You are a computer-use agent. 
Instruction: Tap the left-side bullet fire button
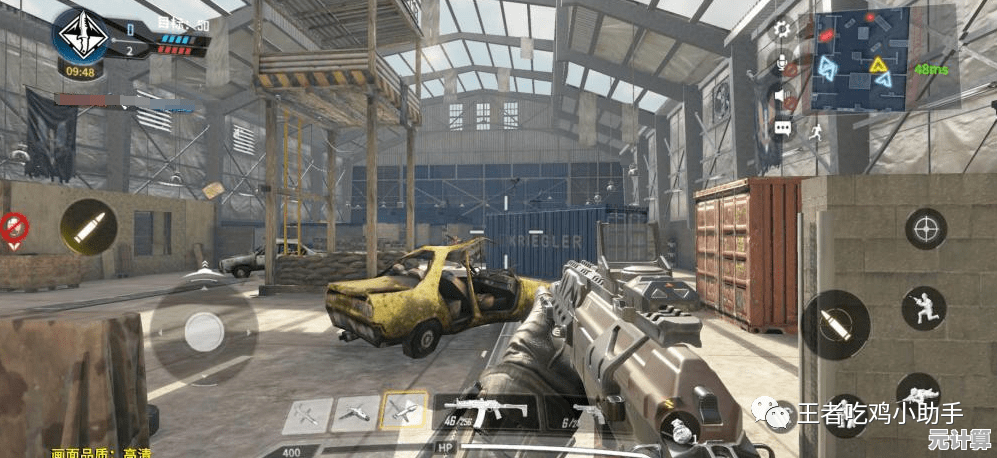(x=88, y=226)
